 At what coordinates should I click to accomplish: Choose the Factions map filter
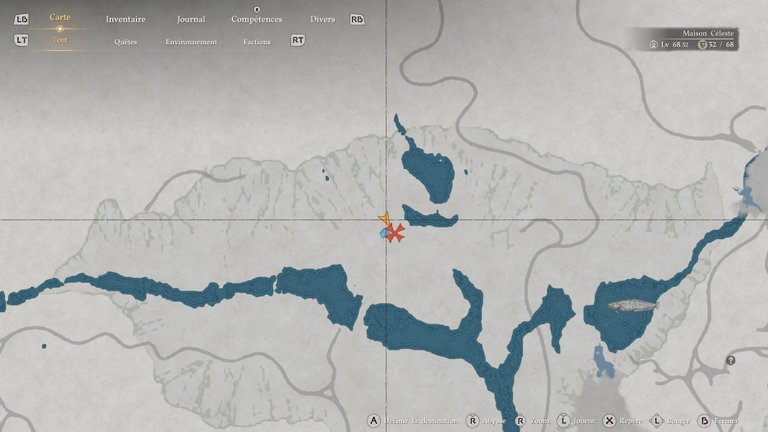click(x=257, y=42)
